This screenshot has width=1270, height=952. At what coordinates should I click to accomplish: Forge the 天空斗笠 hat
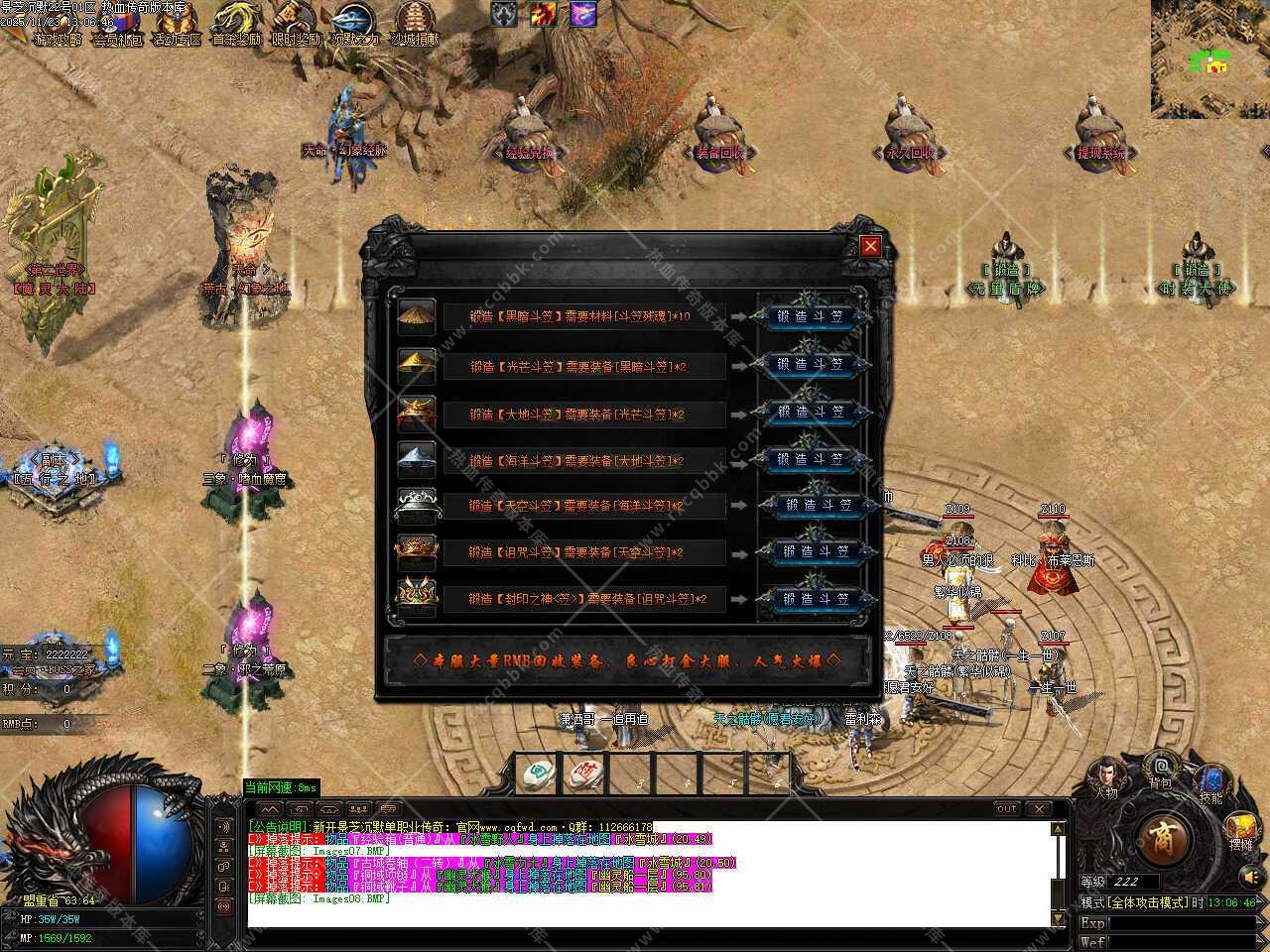click(818, 505)
